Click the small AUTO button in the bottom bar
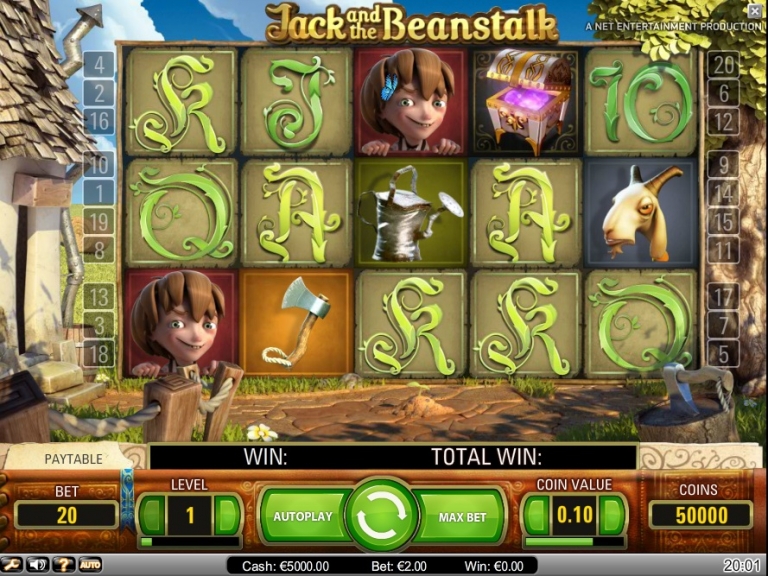The width and height of the screenshot is (768, 576). 90,565
